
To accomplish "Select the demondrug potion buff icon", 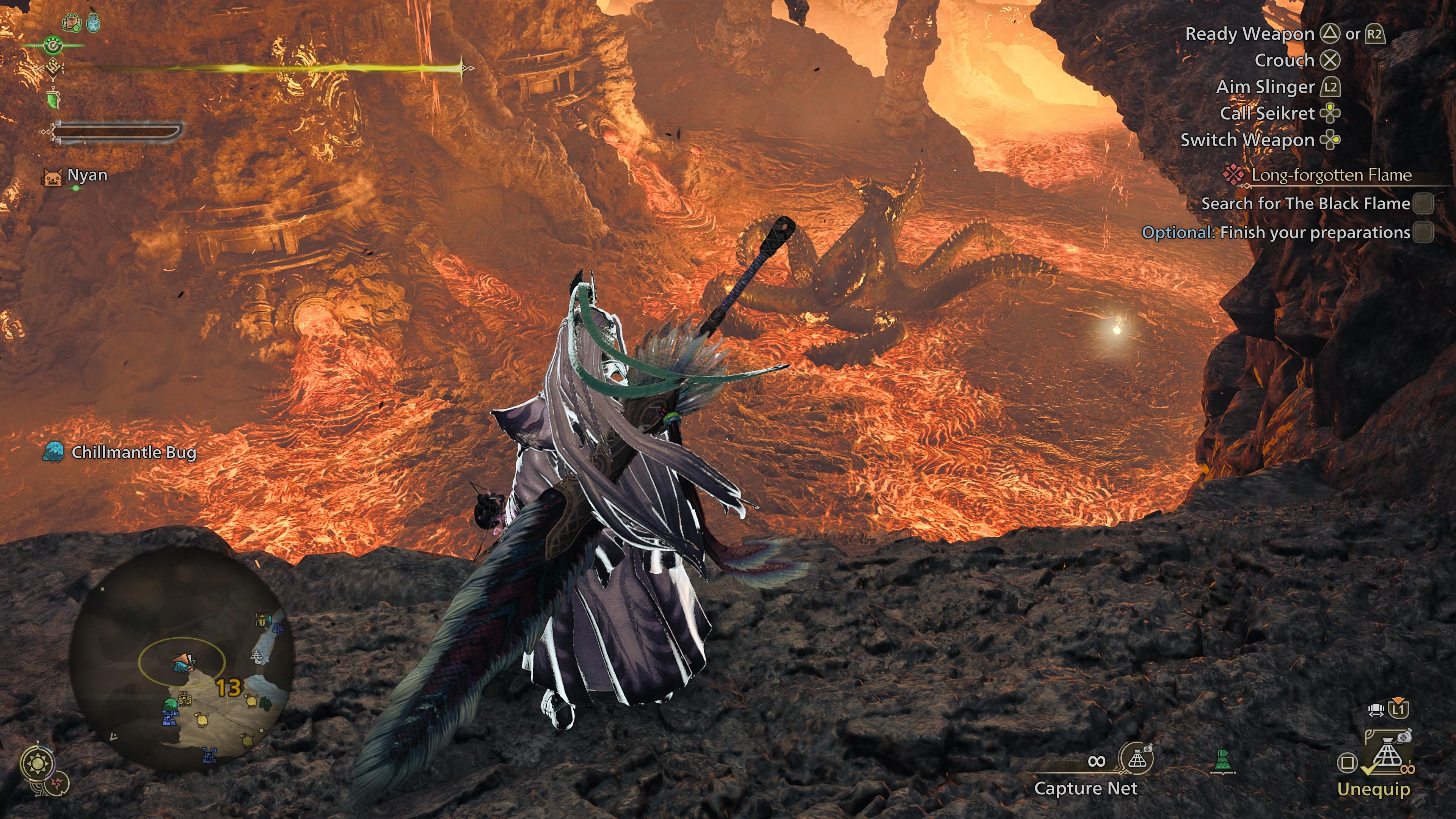I will (93, 23).
